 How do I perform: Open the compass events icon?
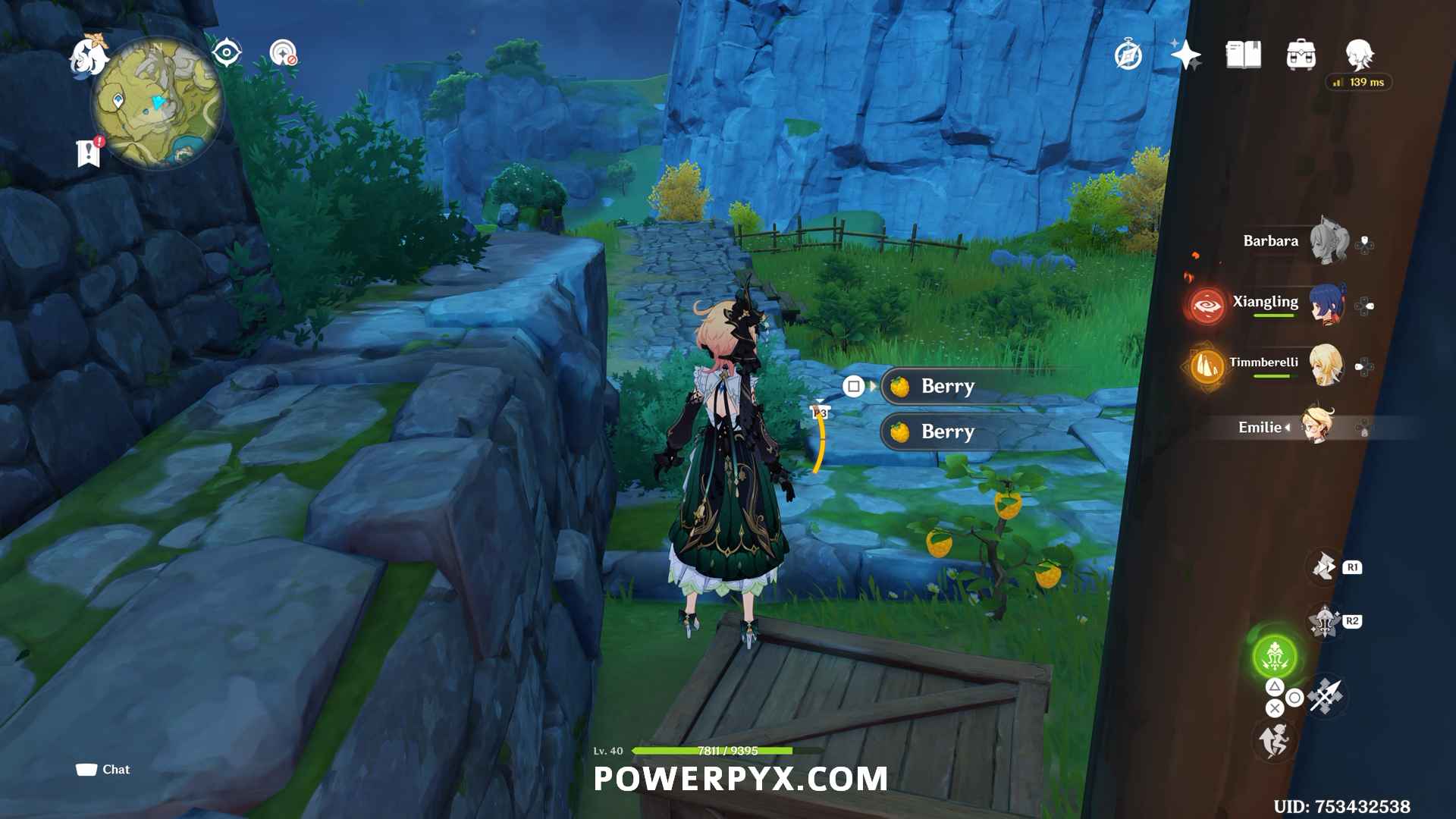point(1128,55)
